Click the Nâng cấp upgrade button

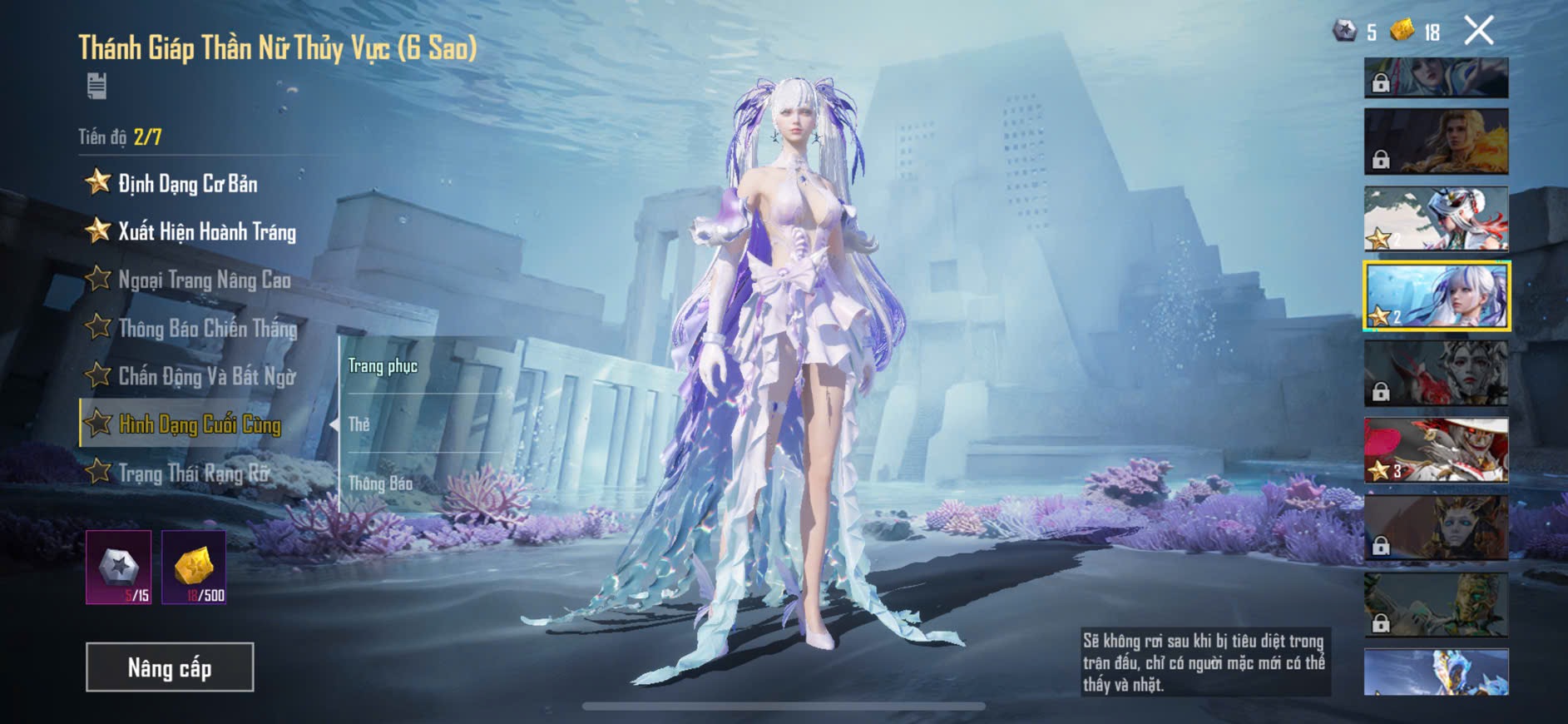pyautogui.click(x=170, y=667)
